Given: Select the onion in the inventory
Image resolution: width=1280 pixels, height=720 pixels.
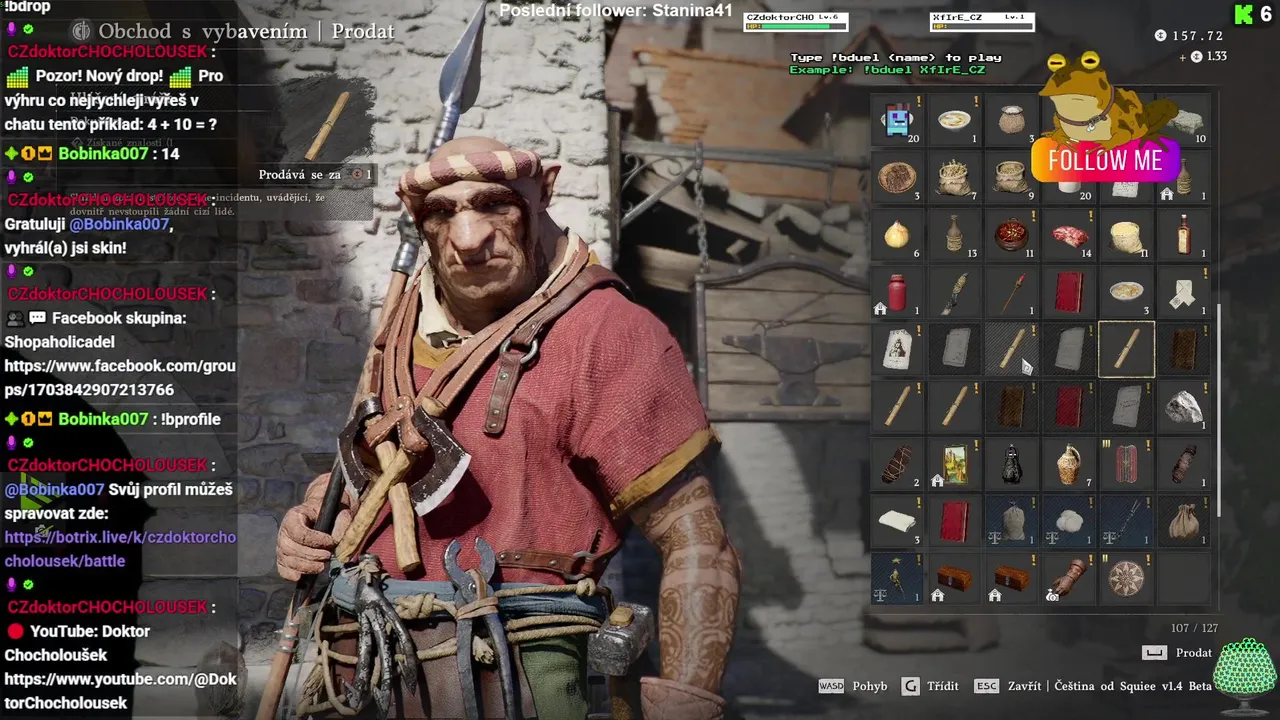Looking at the screenshot, I should 897,235.
